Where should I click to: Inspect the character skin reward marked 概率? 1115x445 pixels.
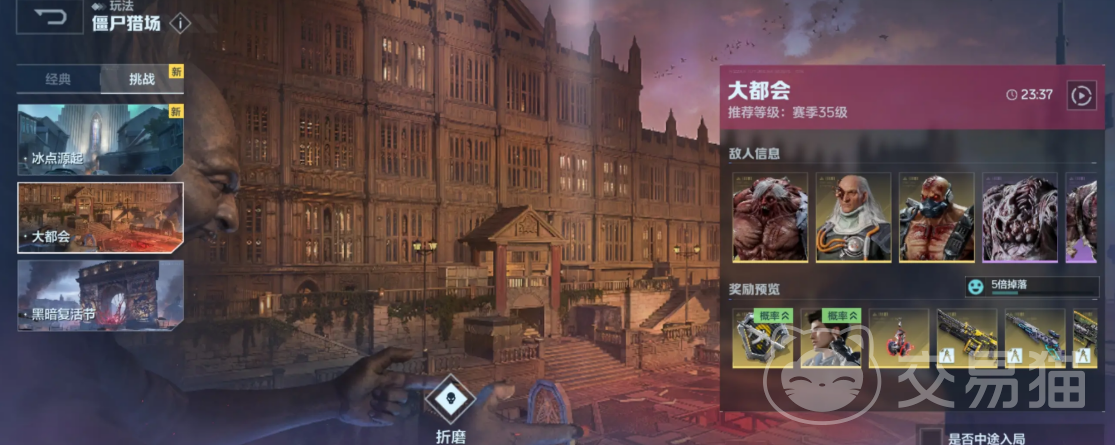pyautogui.click(x=832, y=338)
